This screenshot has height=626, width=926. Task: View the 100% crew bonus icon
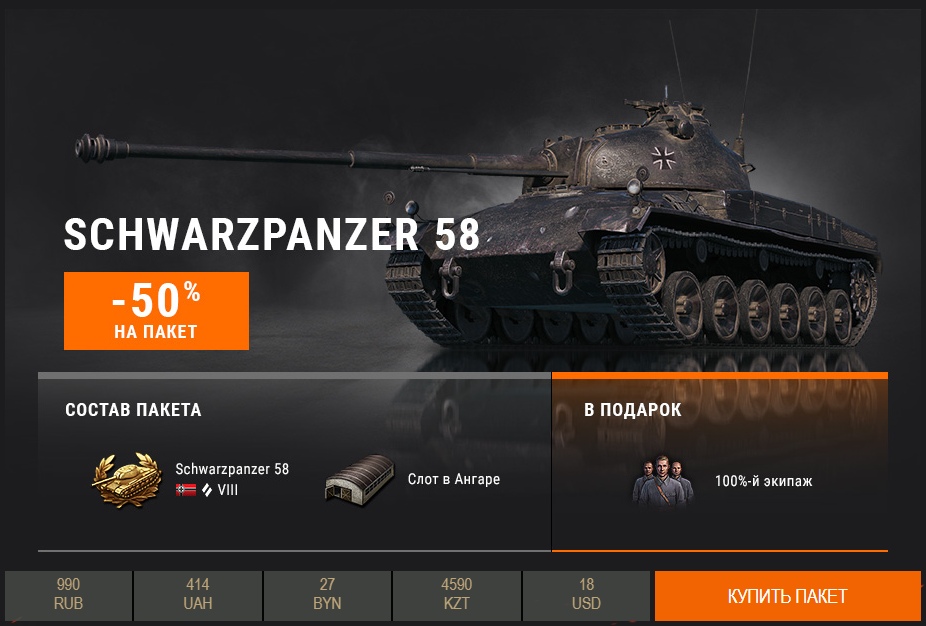coord(663,481)
